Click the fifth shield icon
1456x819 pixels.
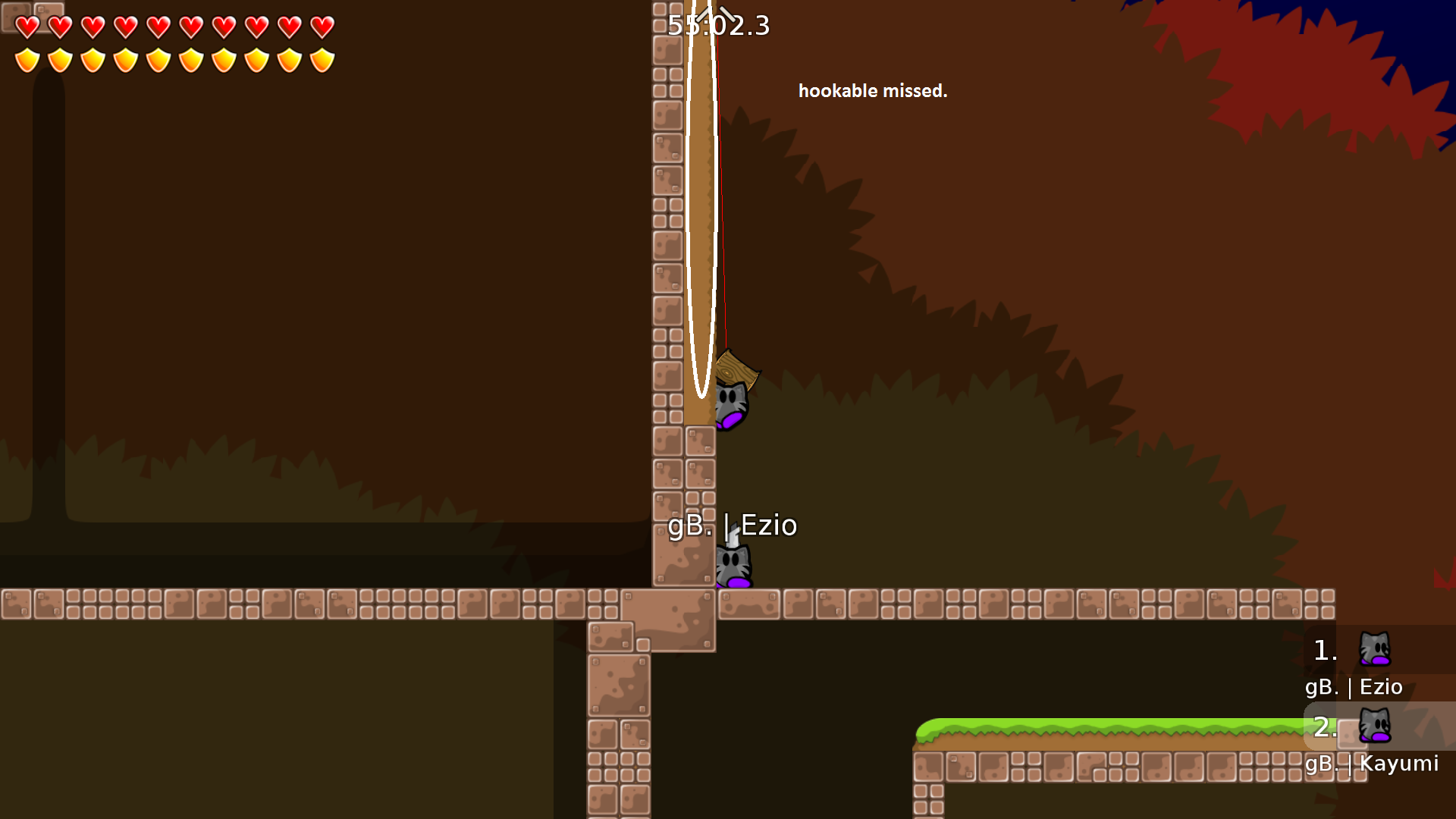158,59
